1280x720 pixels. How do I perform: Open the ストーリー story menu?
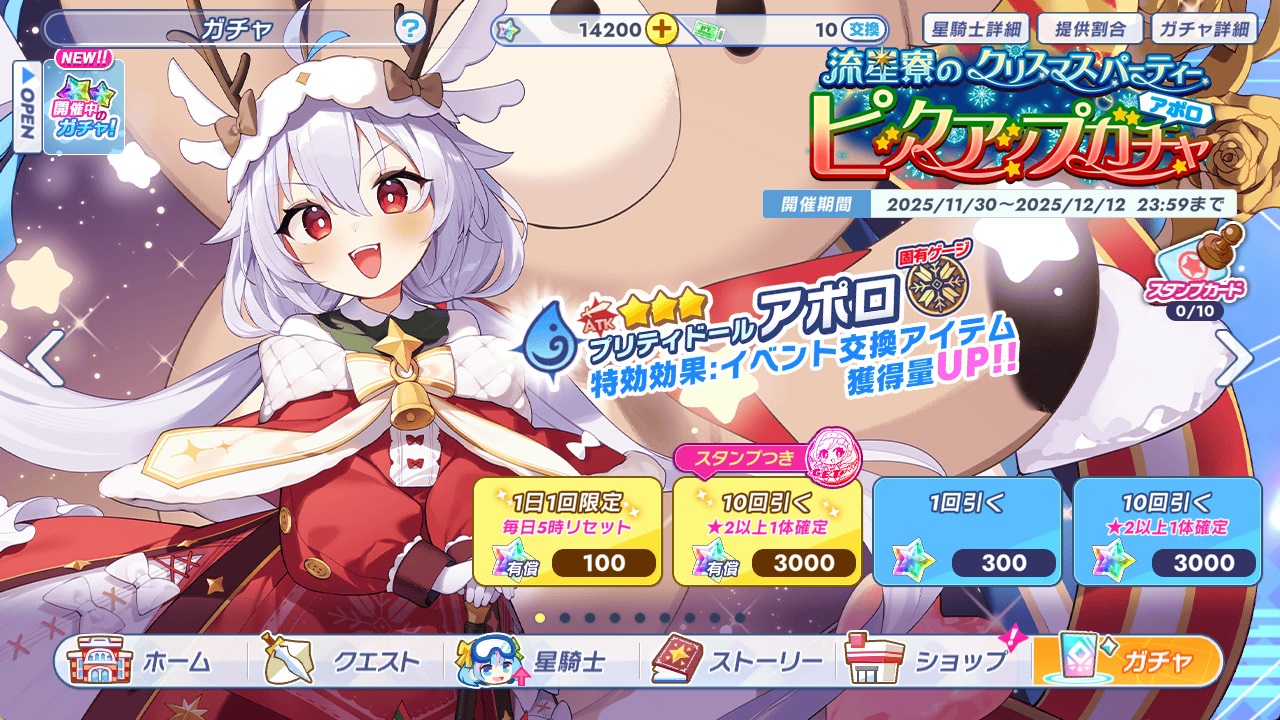738,661
